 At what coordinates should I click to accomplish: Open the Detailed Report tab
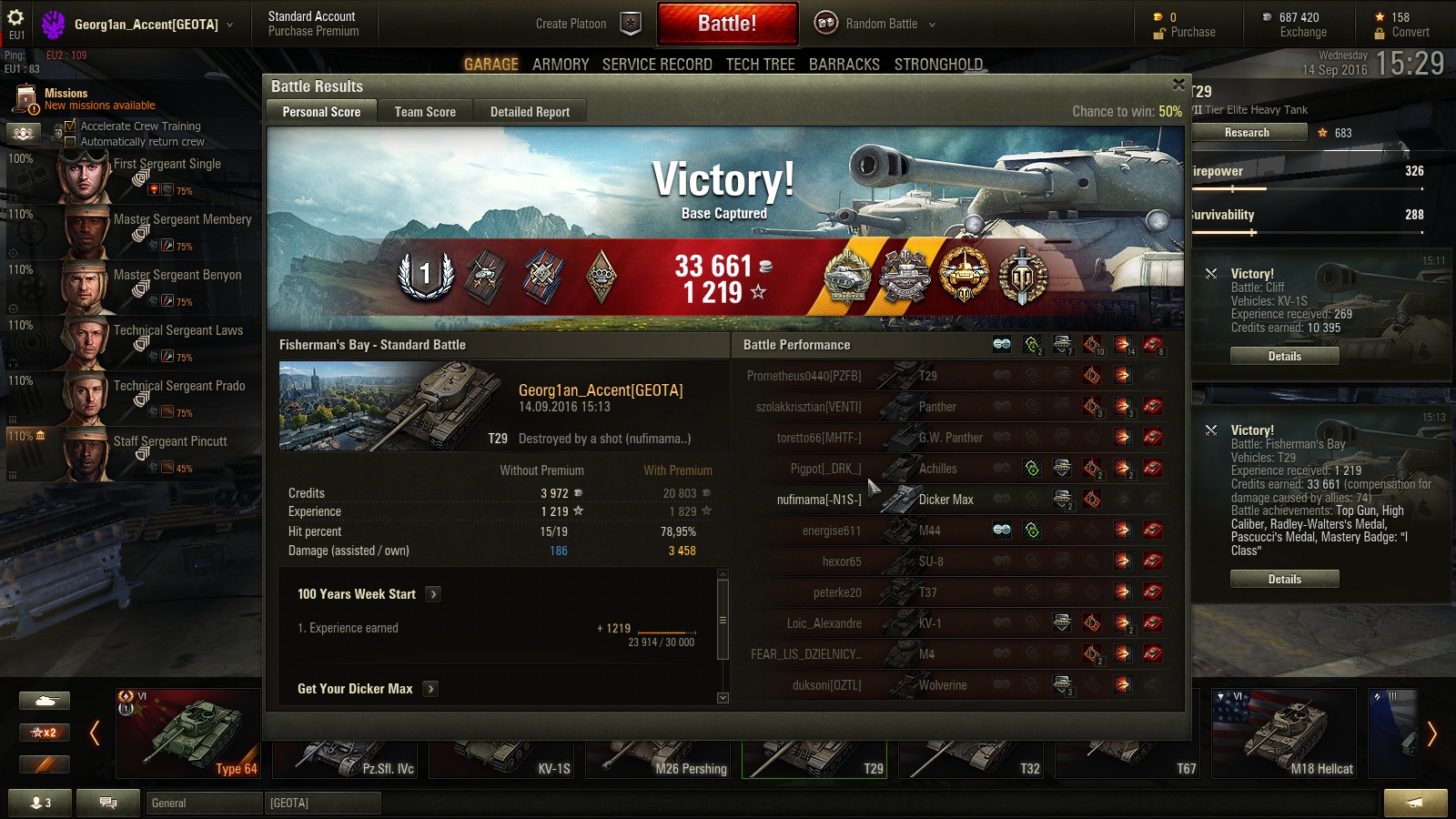click(x=530, y=112)
